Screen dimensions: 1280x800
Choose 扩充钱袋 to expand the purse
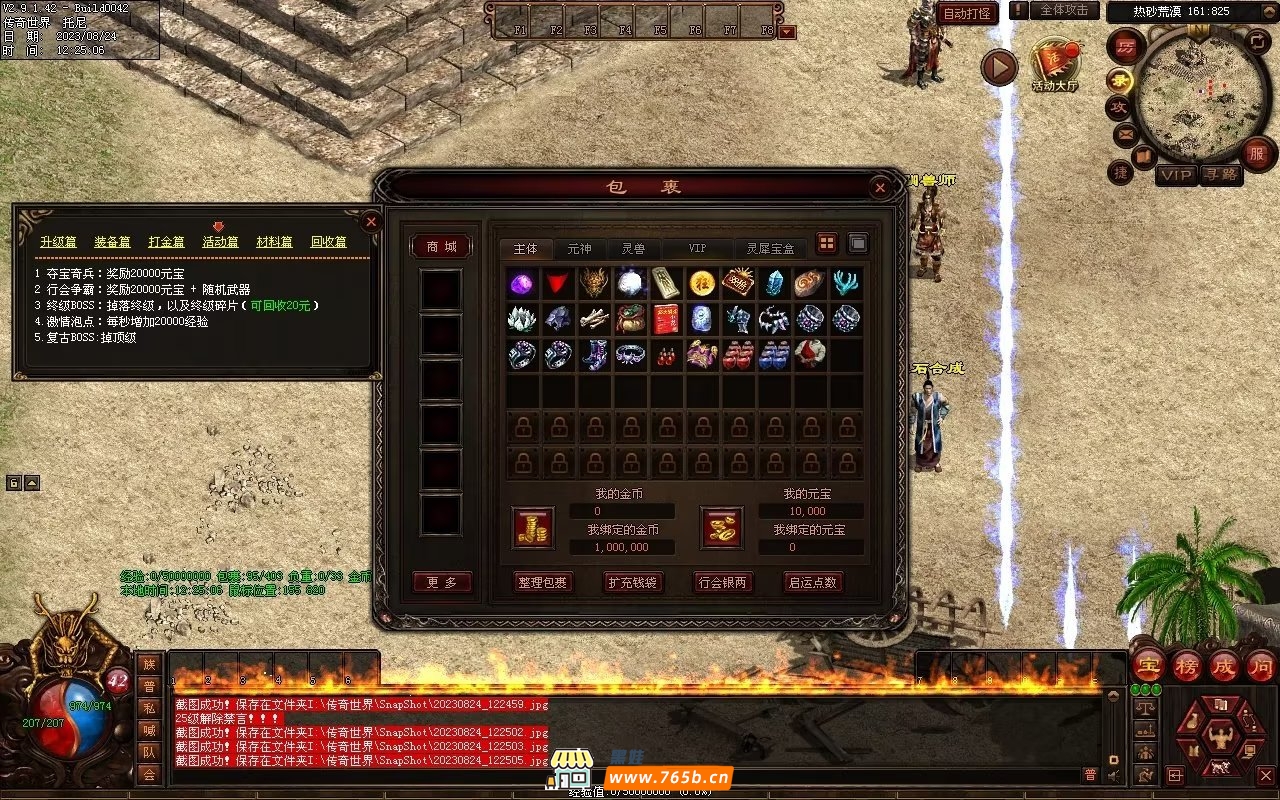click(633, 582)
